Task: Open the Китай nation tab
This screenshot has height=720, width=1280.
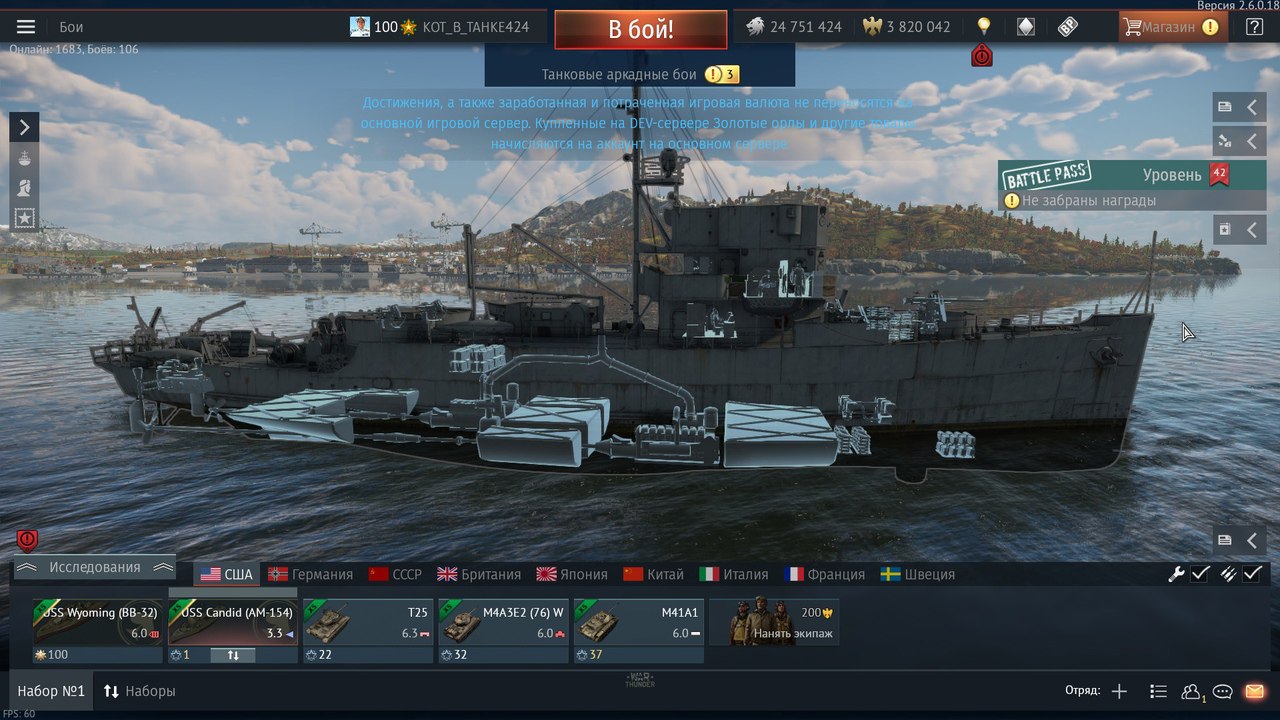Action: pos(654,574)
